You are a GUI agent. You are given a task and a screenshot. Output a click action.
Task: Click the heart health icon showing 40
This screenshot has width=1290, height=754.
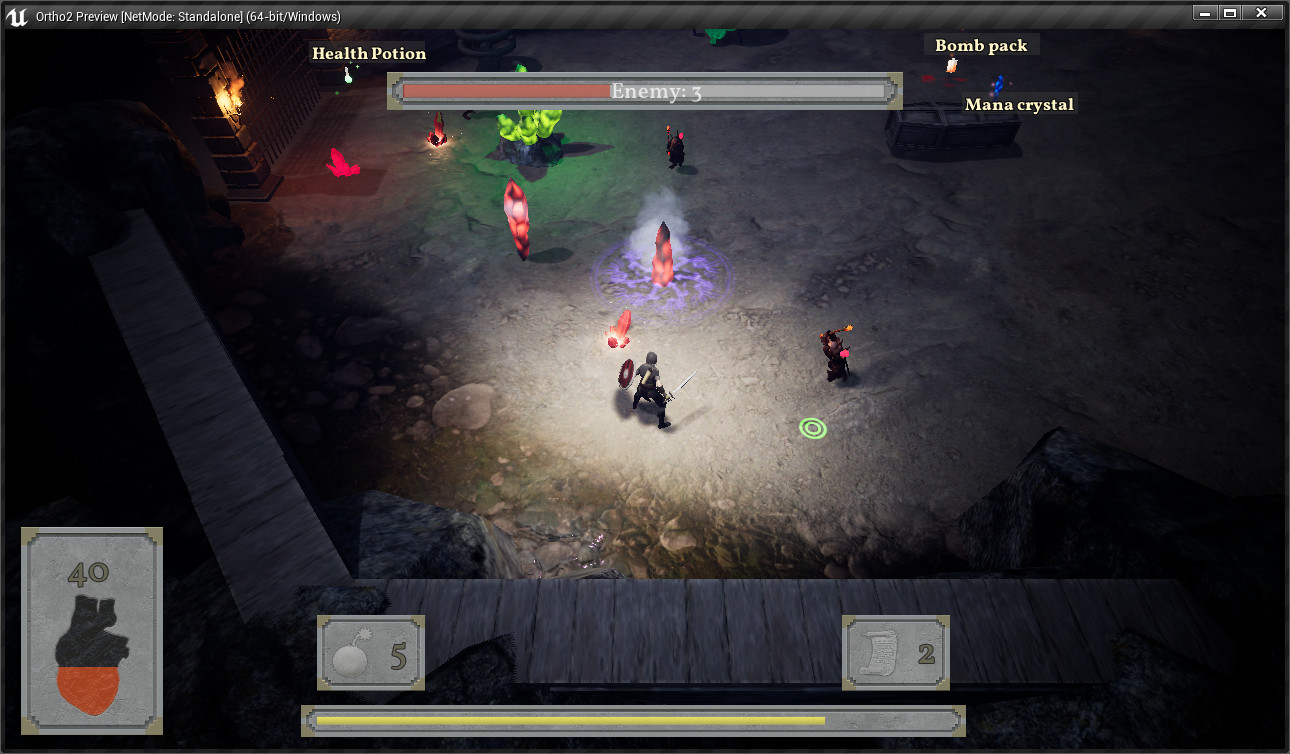click(x=91, y=630)
